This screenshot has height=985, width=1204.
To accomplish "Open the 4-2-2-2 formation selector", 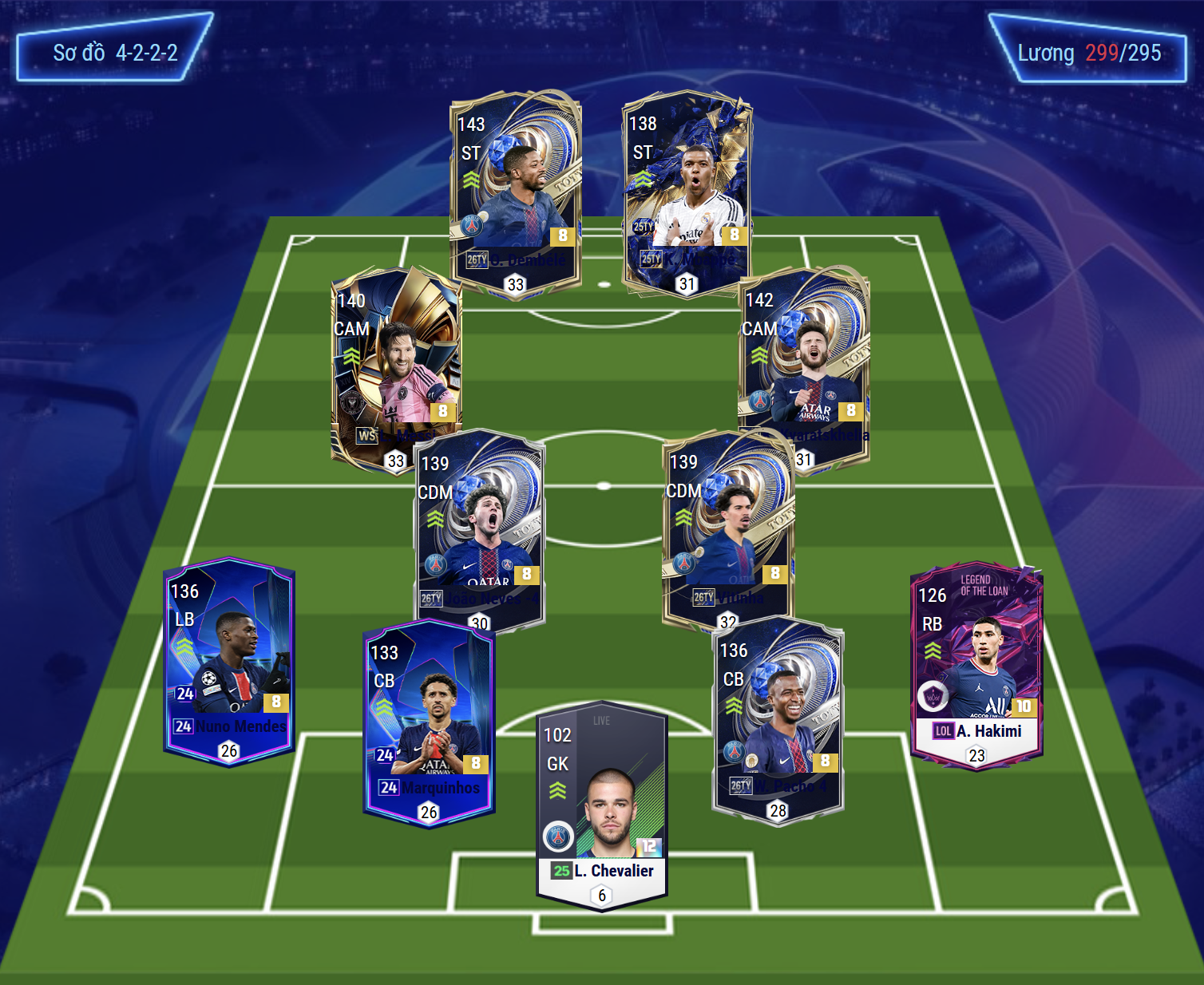I will pyautogui.click(x=114, y=49).
